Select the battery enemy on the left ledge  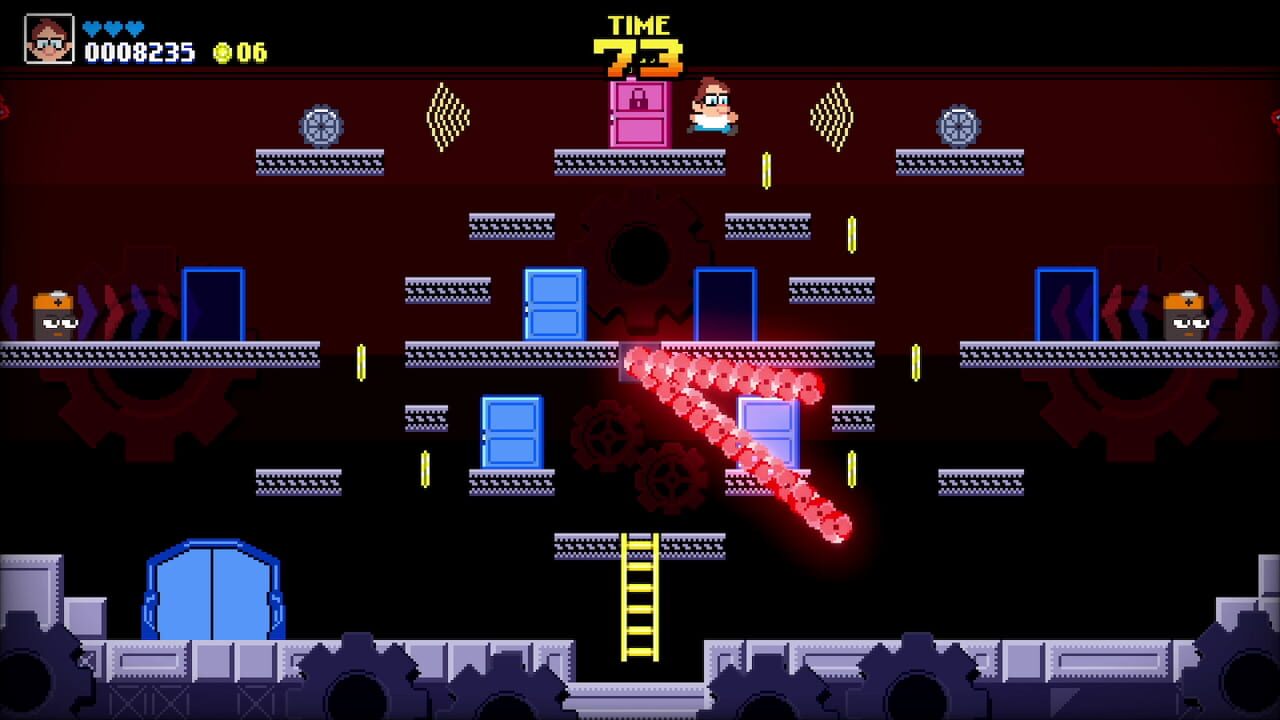[55, 313]
